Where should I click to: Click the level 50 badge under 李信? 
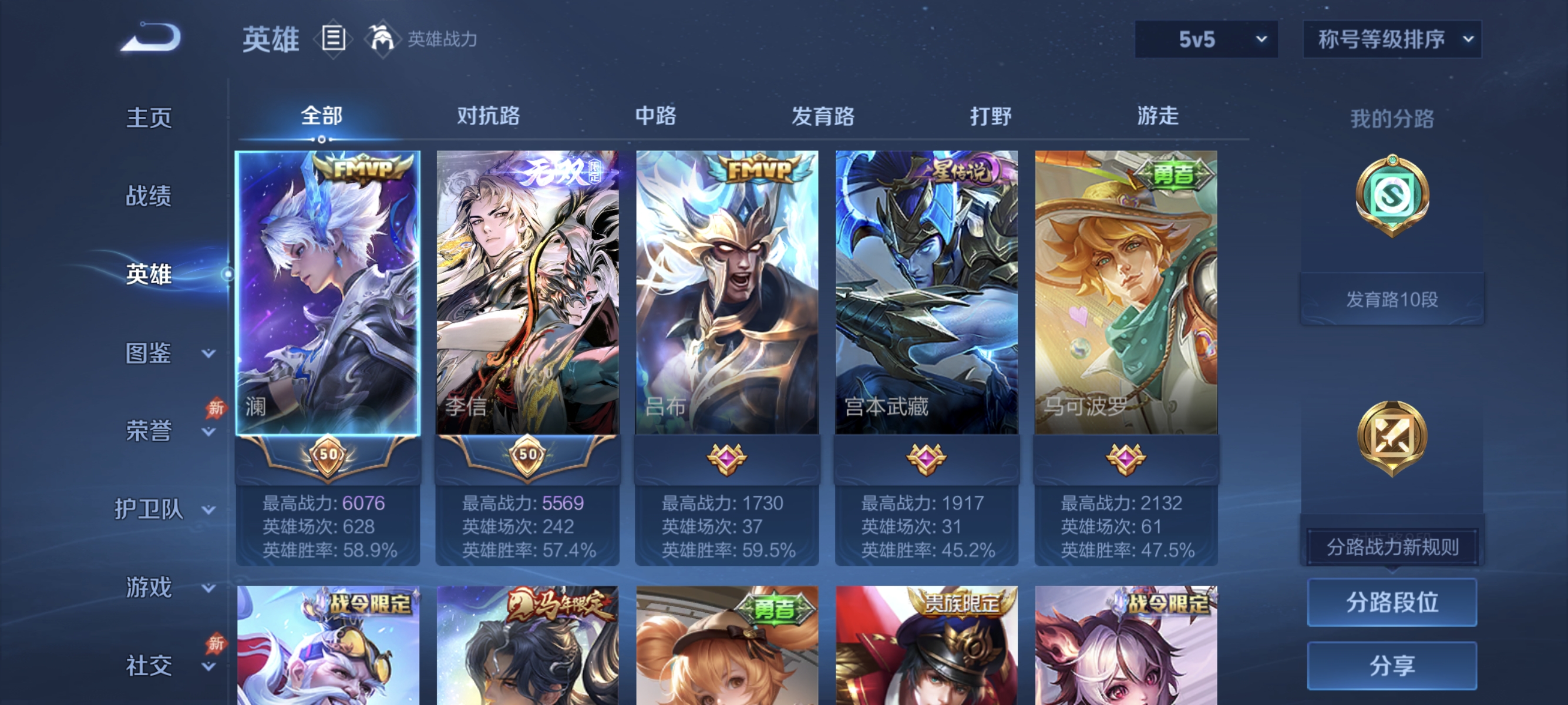[x=528, y=455]
